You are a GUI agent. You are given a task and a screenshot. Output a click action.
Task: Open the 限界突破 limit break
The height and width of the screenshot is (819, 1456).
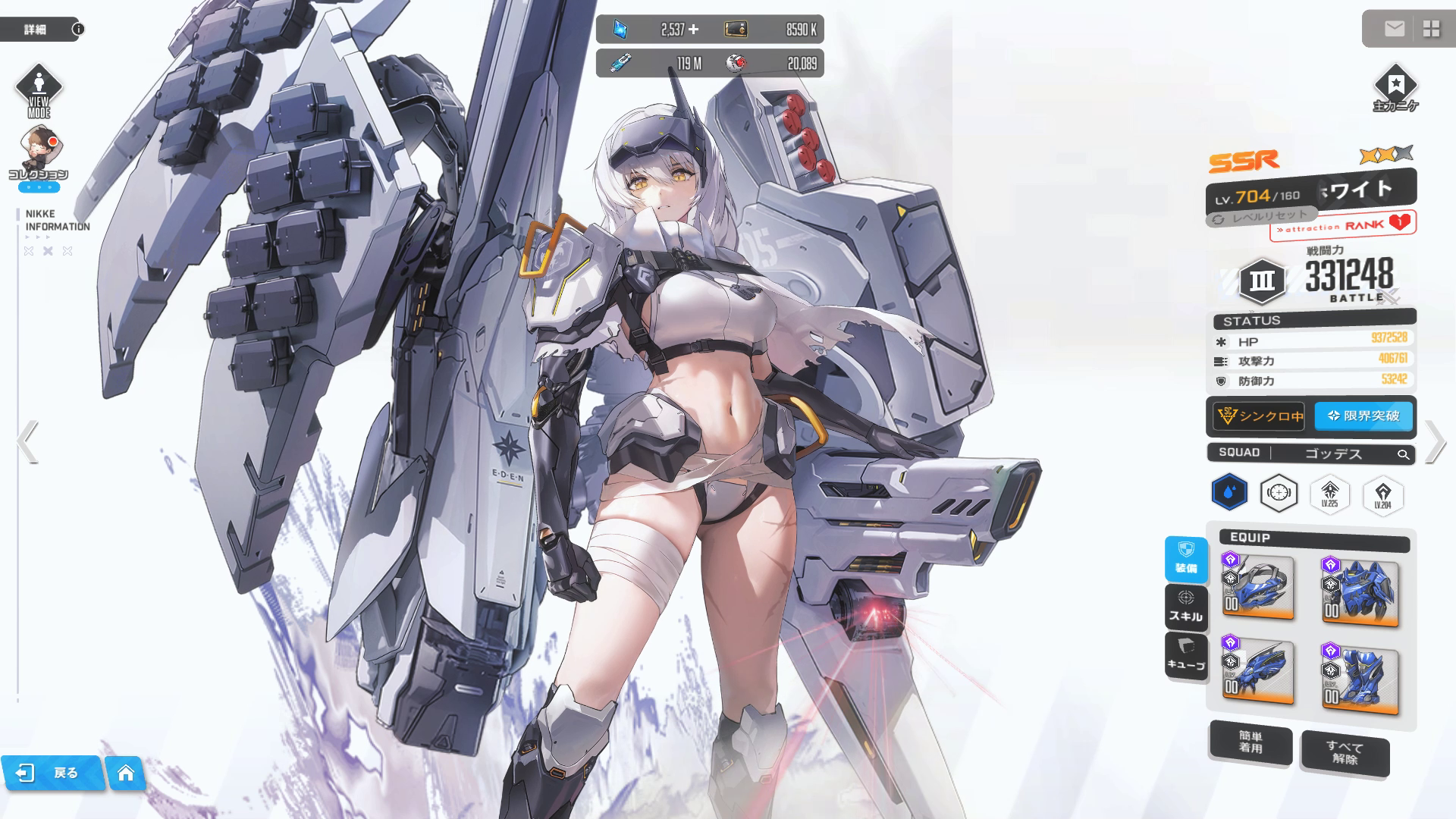1363,416
